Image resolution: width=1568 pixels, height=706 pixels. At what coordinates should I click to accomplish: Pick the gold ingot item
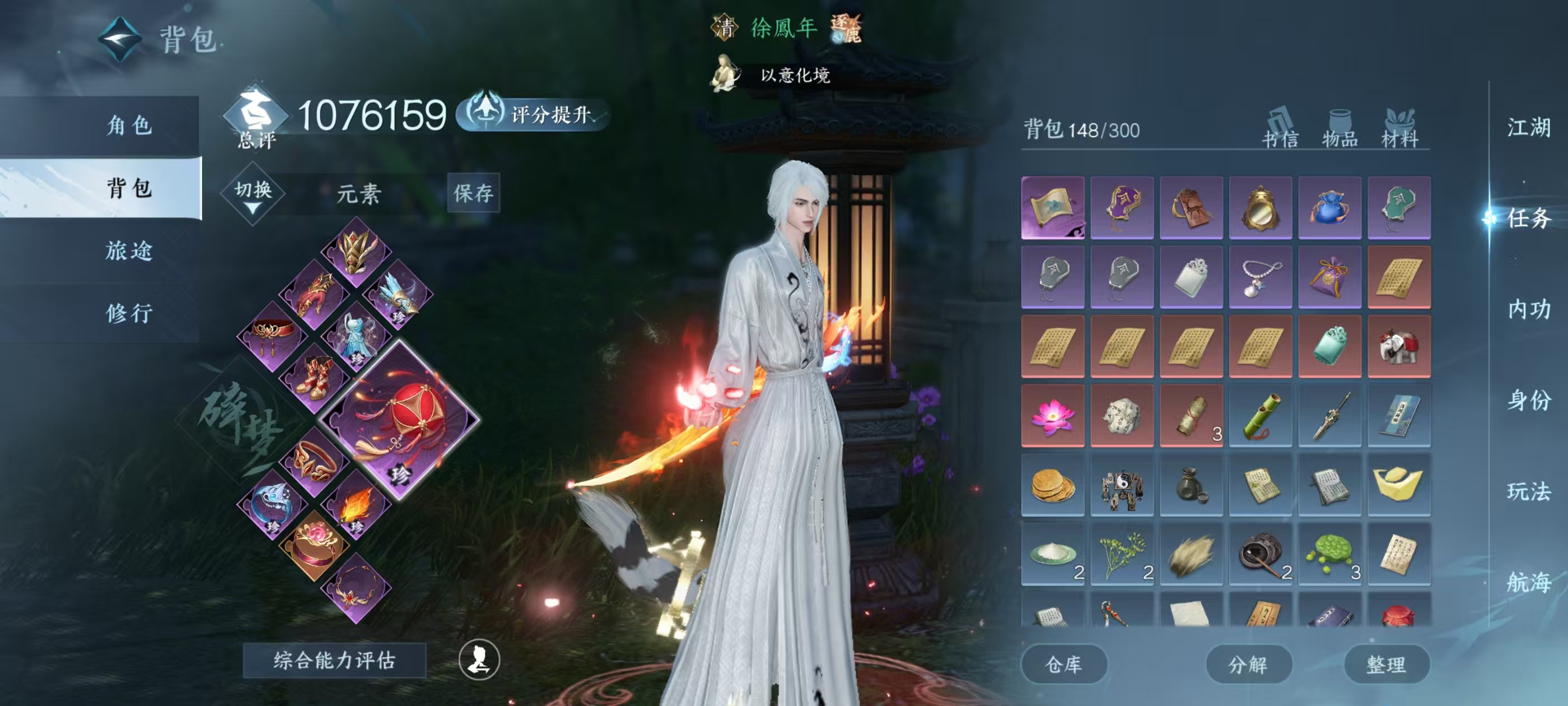[1399, 485]
